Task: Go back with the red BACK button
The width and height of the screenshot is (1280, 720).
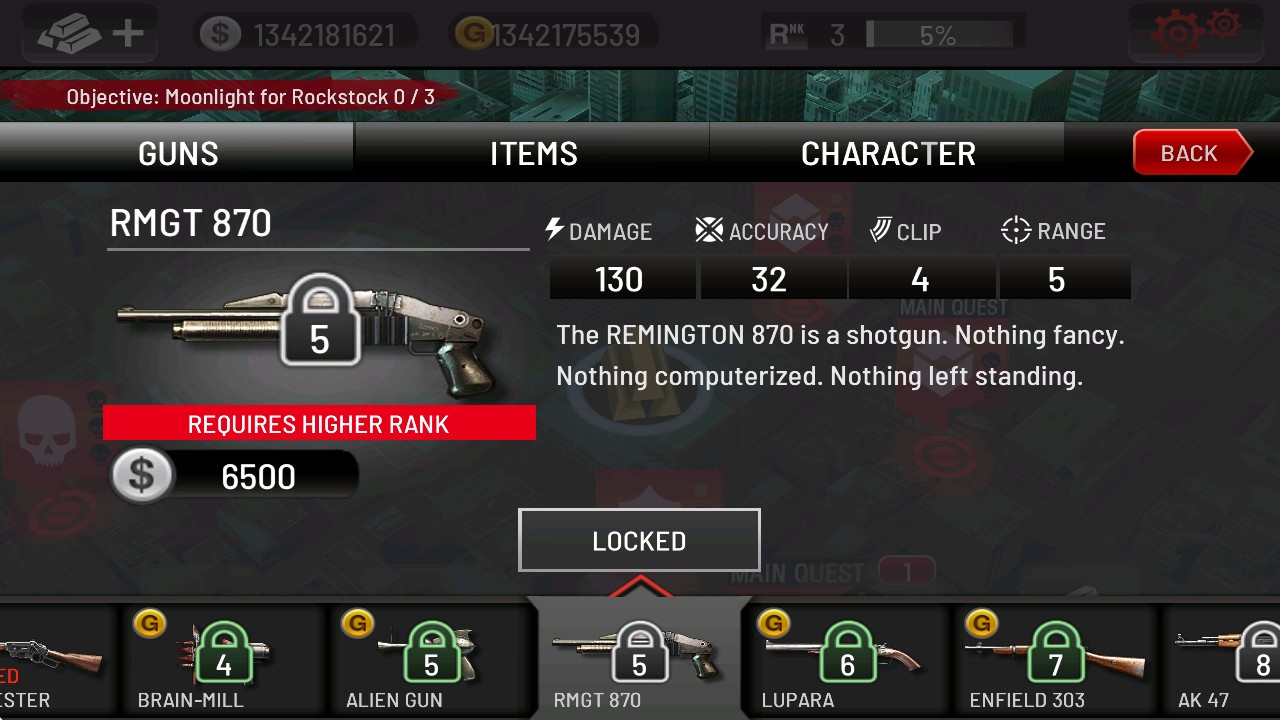Action: [1190, 153]
